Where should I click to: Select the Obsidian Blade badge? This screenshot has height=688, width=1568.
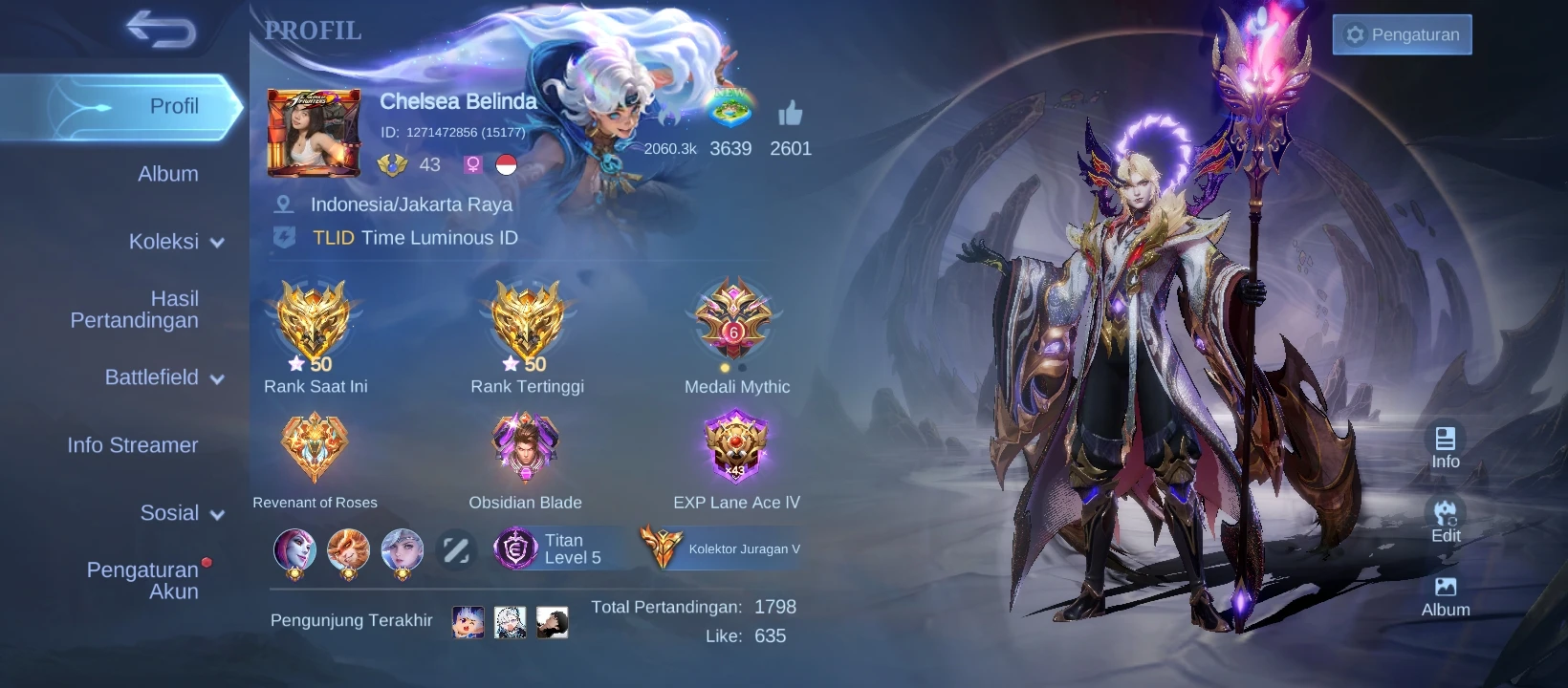[x=525, y=447]
